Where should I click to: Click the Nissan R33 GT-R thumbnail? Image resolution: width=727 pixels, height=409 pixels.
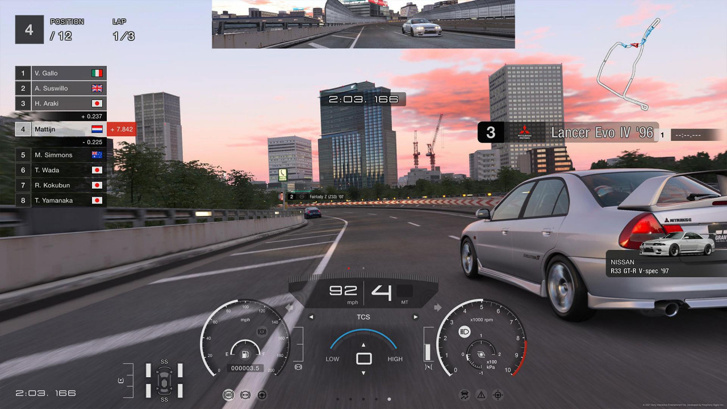[677, 245]
